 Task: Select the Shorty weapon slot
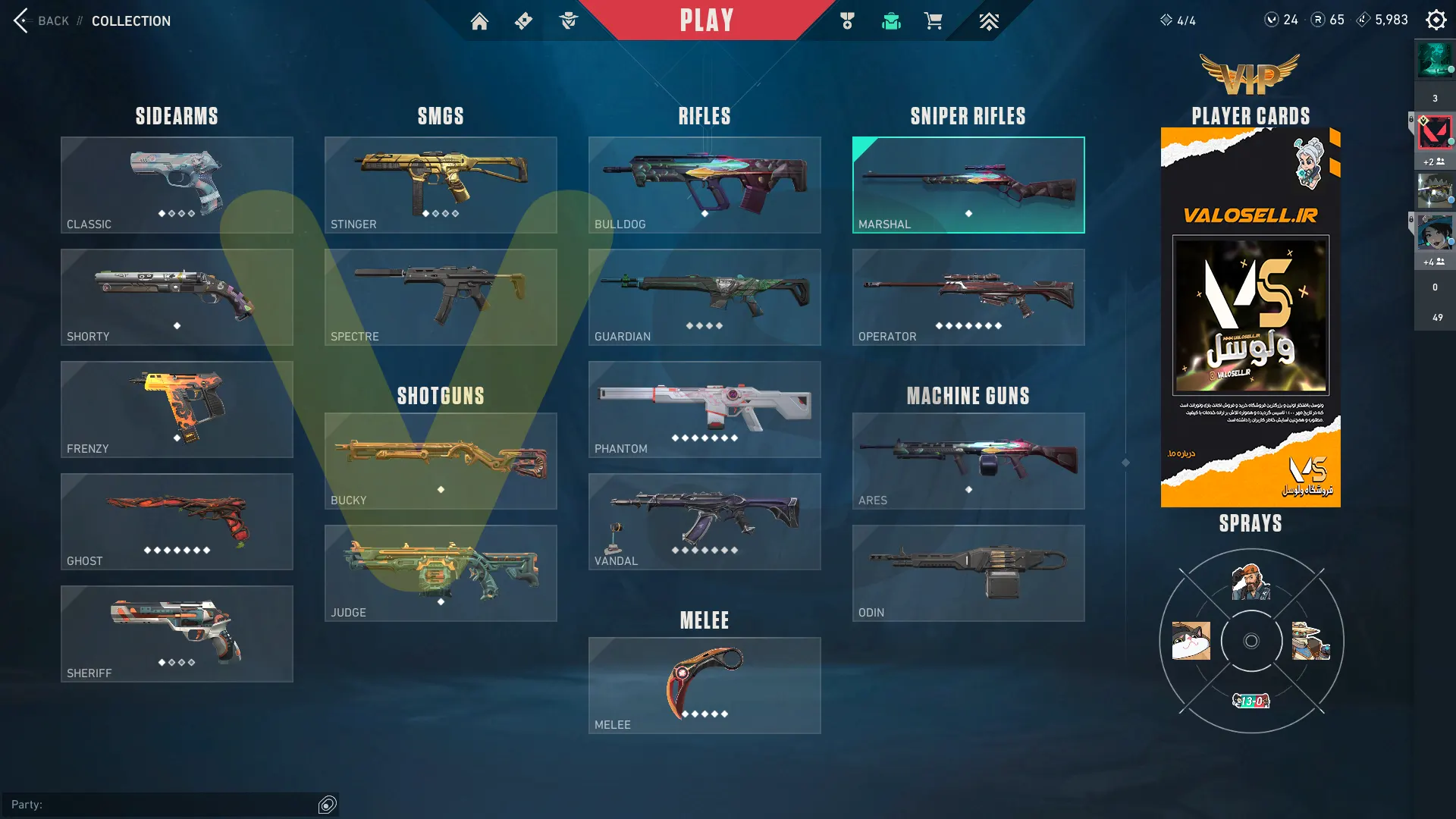pos(177,297)
